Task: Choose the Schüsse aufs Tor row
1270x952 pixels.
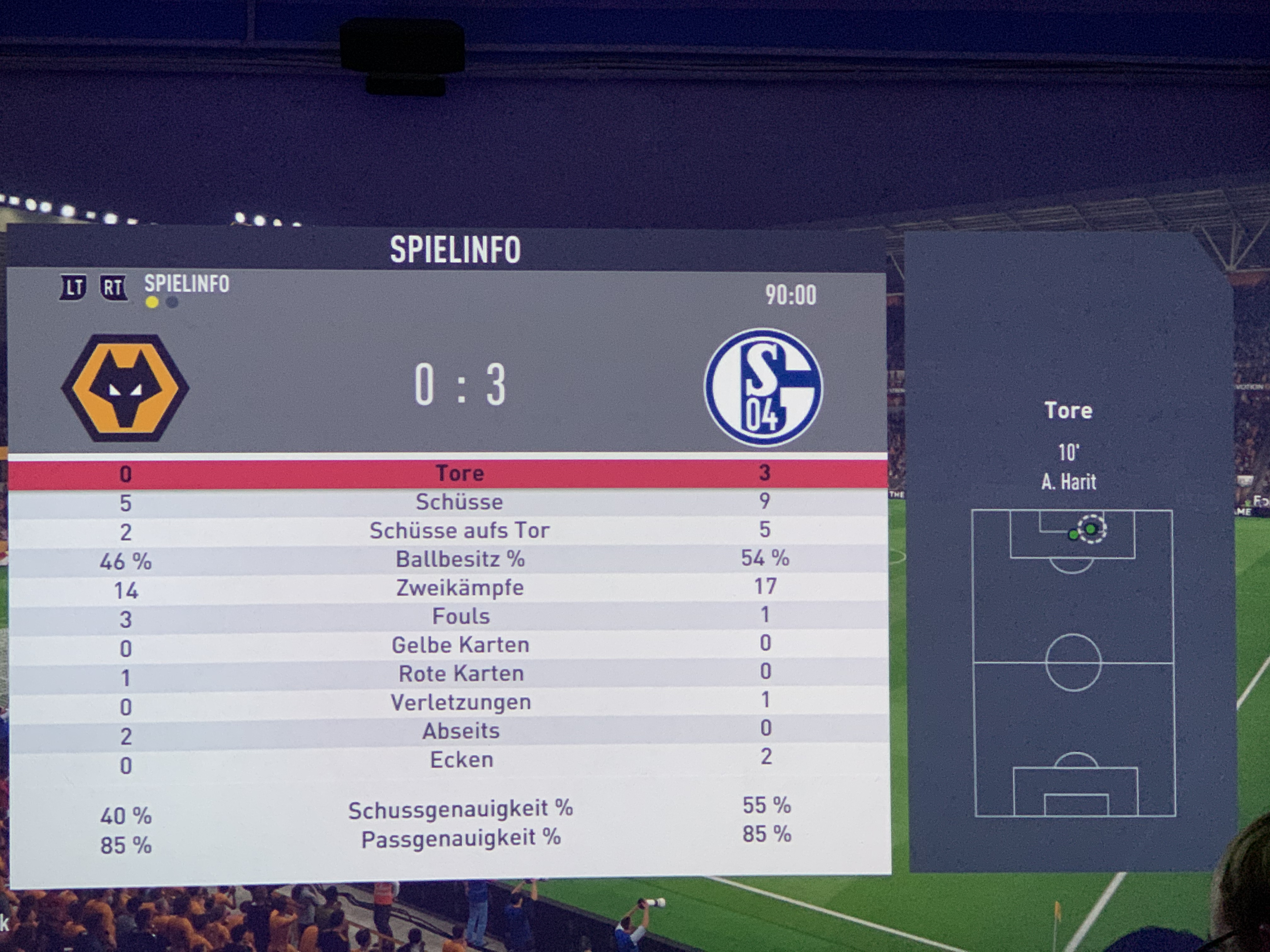Action: pyautogui.click(x=459, y=531)
